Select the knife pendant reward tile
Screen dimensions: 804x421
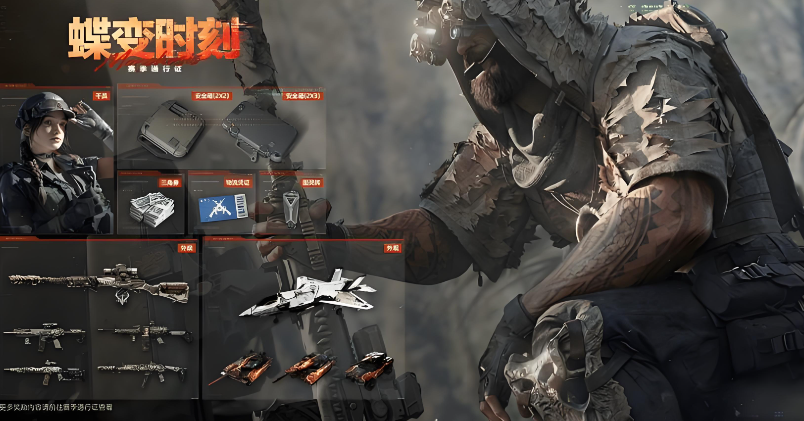pyautogui.click(x=288, y=204)
